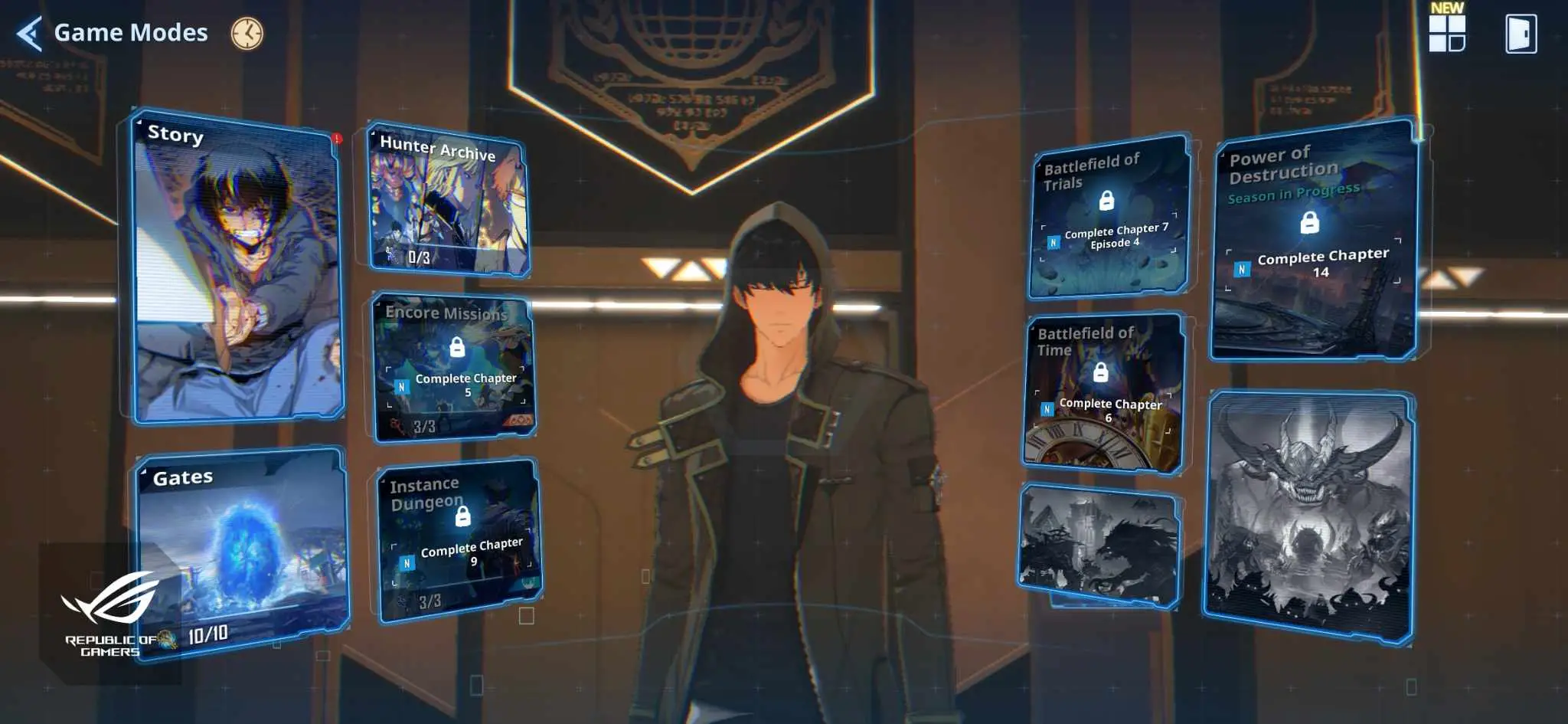Choose the Battlefield of Time card

pos(1103,392)
